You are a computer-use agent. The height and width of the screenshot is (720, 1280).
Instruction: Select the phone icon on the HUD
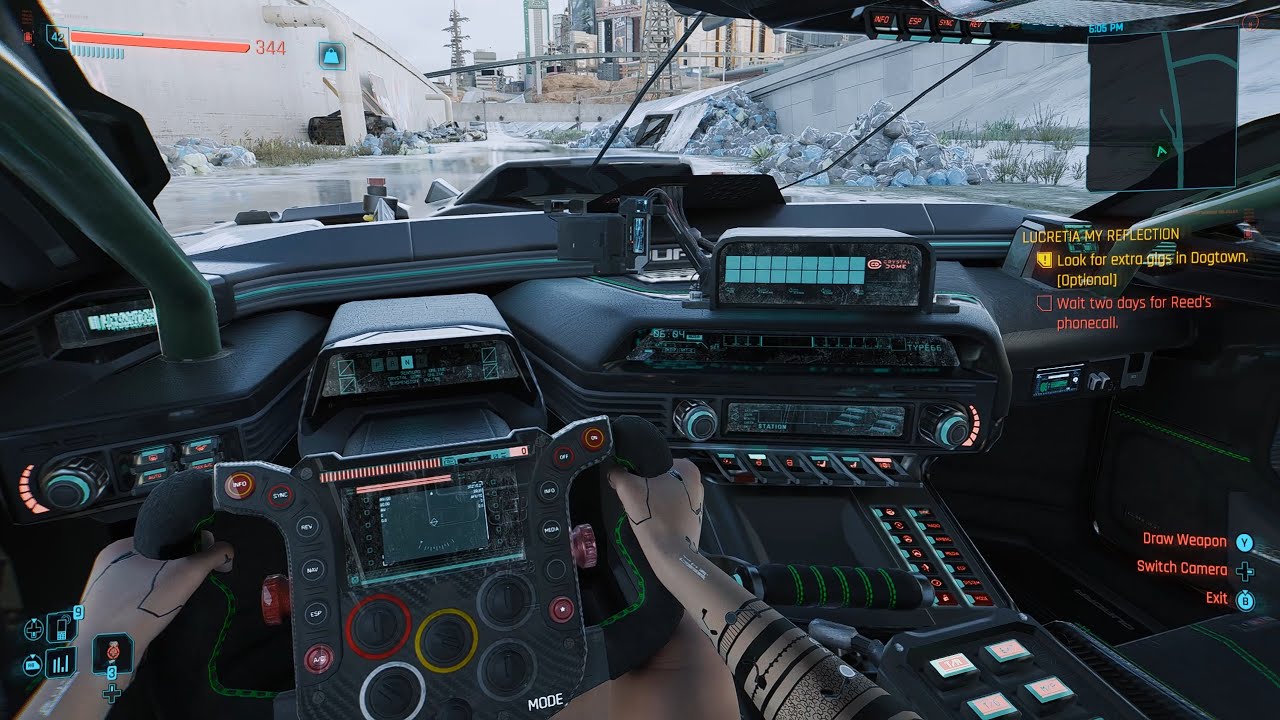[x=60, y=626]
